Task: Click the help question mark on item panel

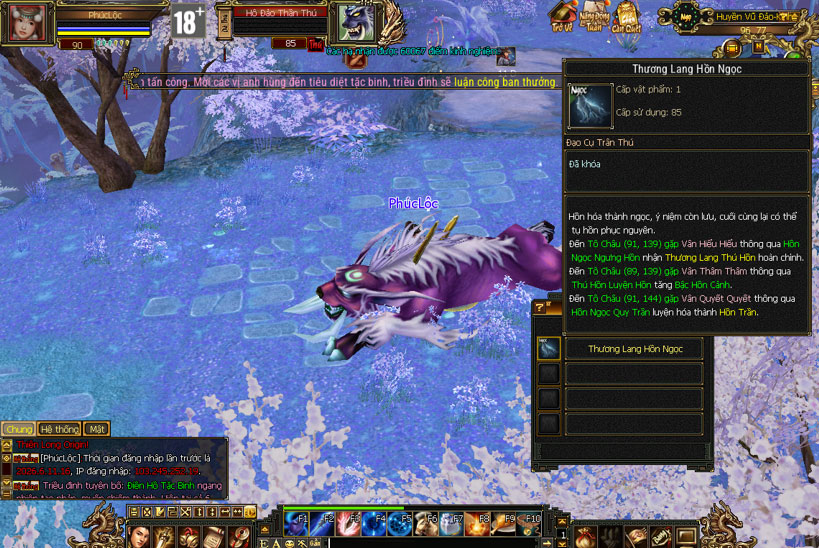Action: [x=541, y=308]
